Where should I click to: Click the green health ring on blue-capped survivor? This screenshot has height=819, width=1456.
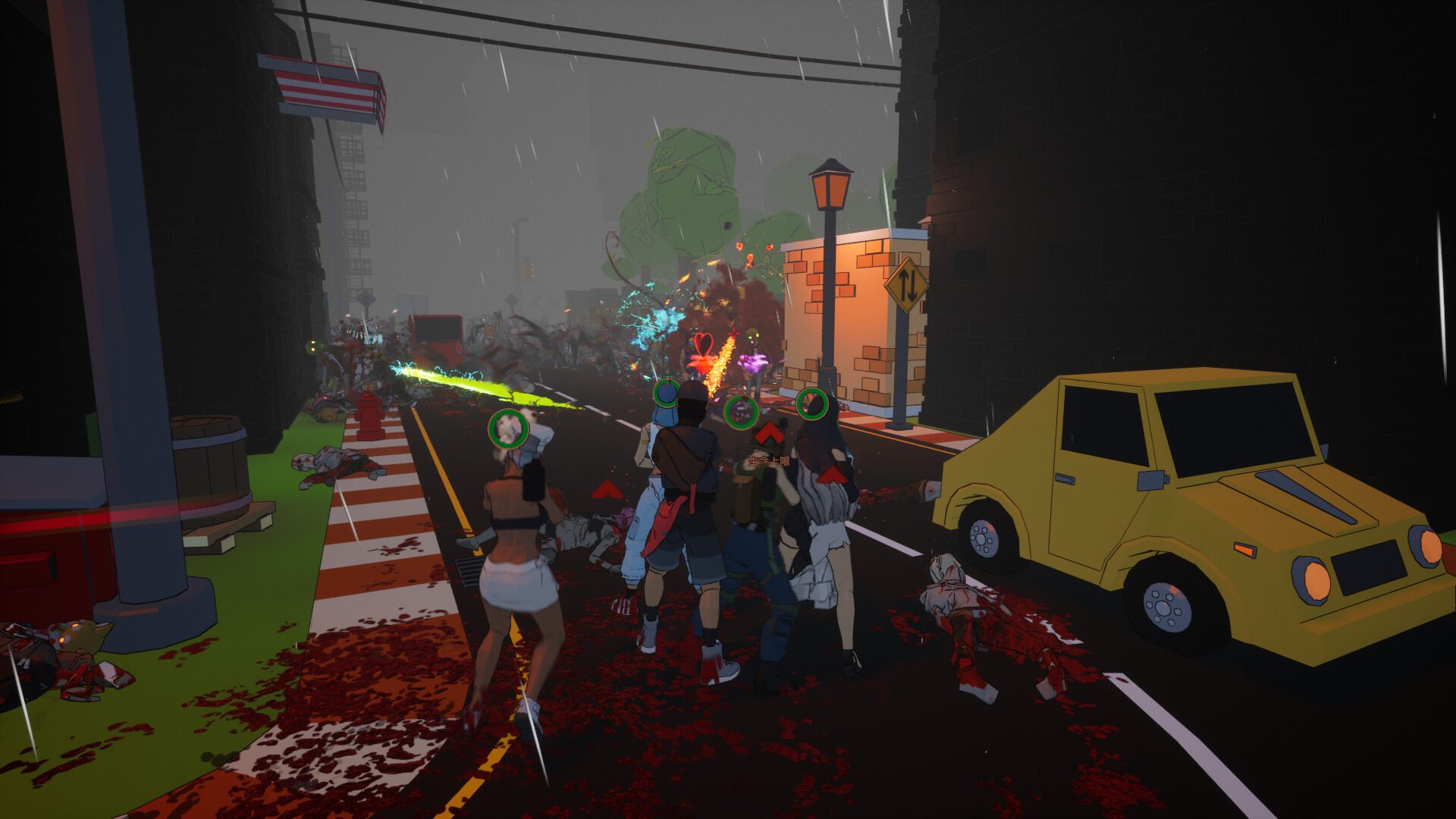(x=666, y=395)
